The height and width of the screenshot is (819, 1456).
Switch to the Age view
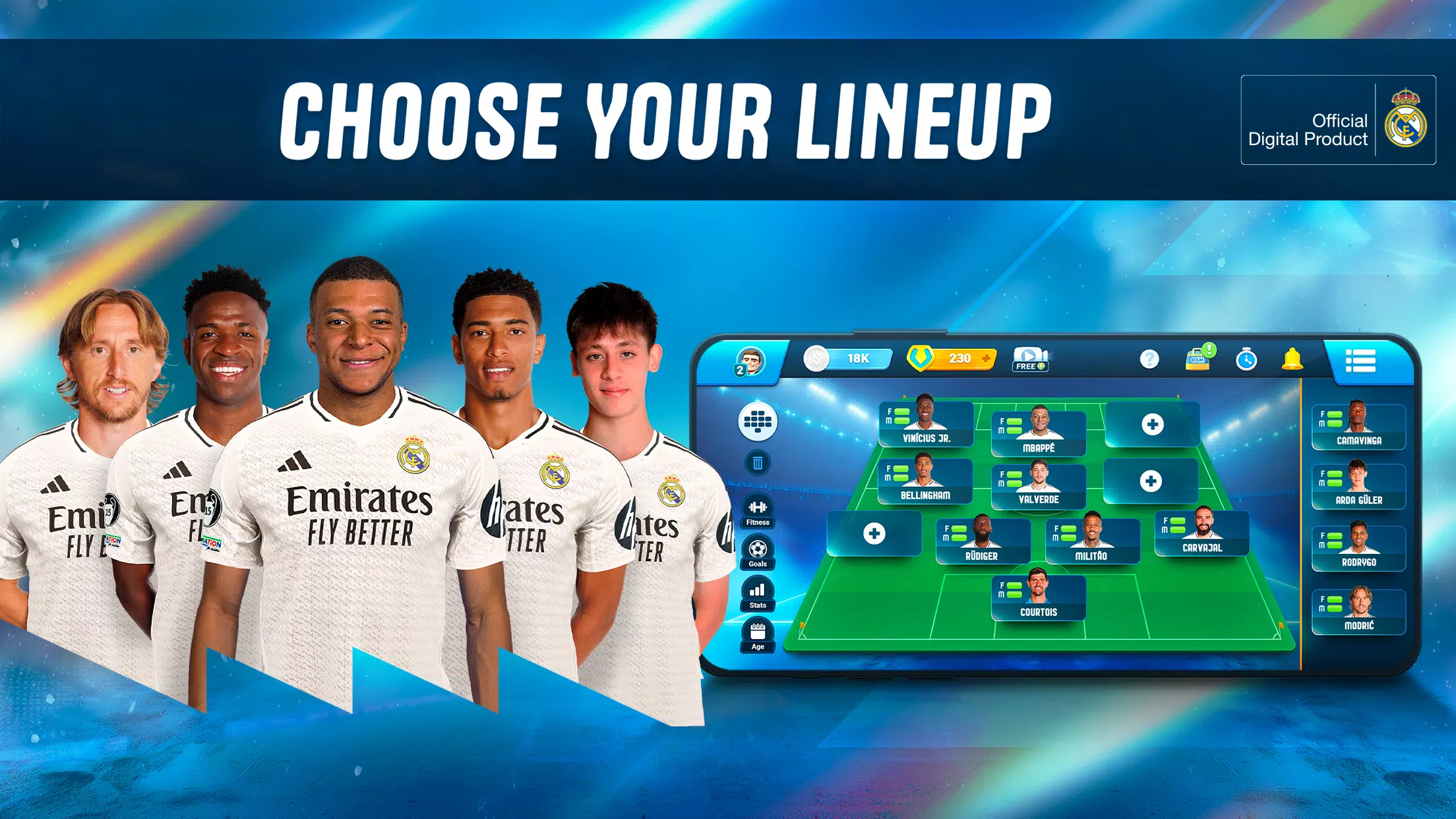[758, 636]
